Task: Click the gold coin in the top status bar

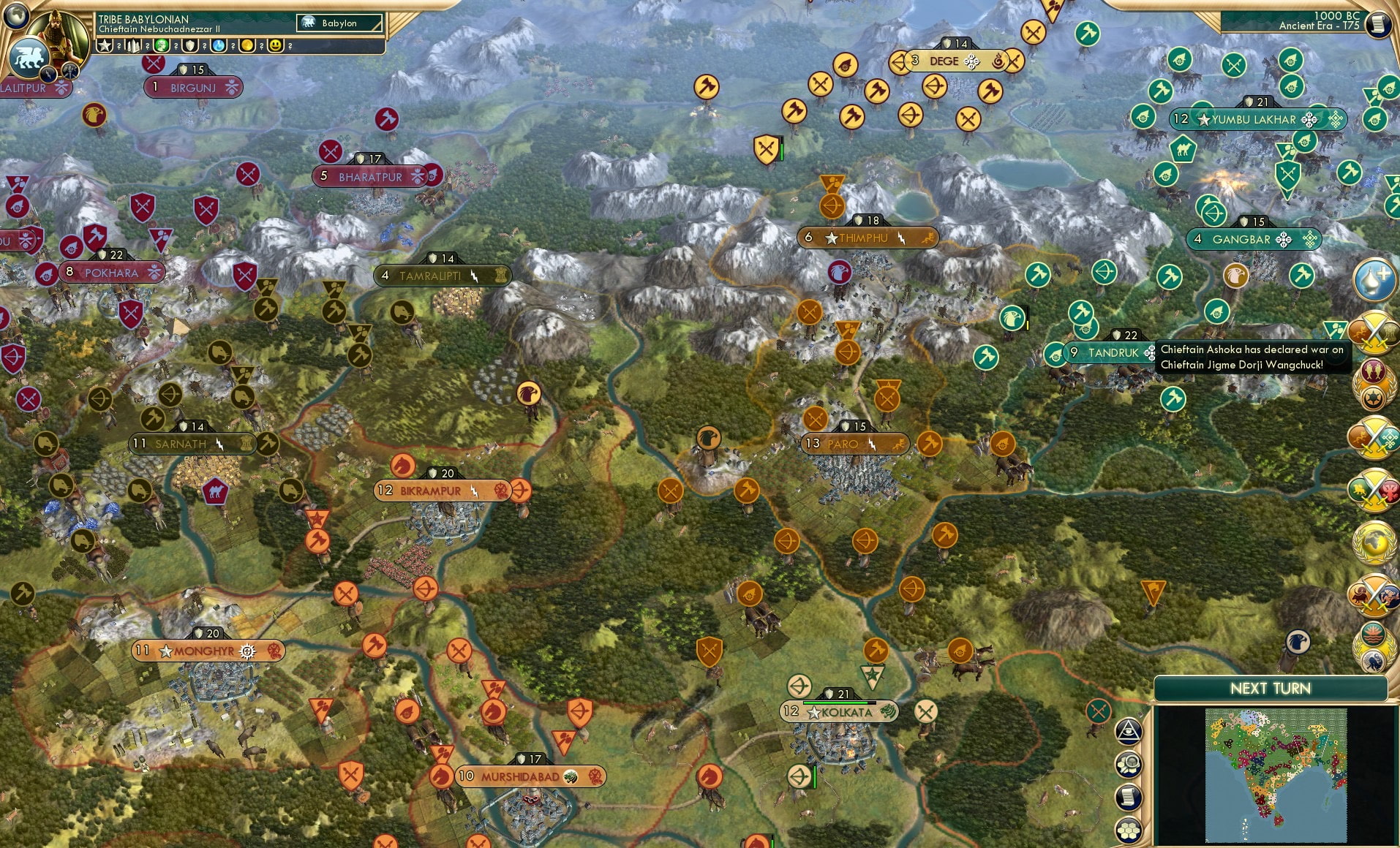Action: (246, 46)
